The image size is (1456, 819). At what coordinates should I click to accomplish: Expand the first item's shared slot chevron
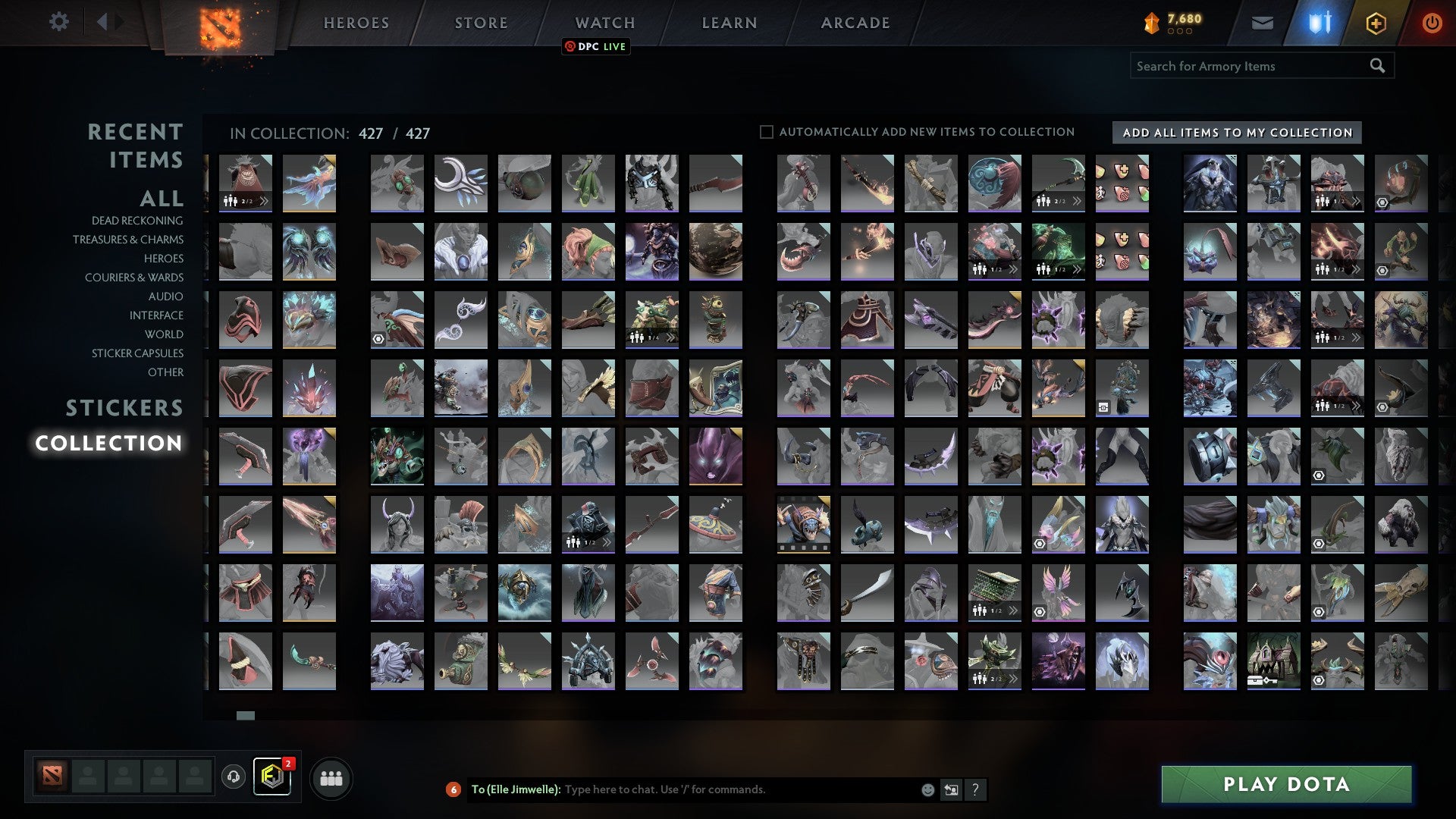(x=265, y=202)
